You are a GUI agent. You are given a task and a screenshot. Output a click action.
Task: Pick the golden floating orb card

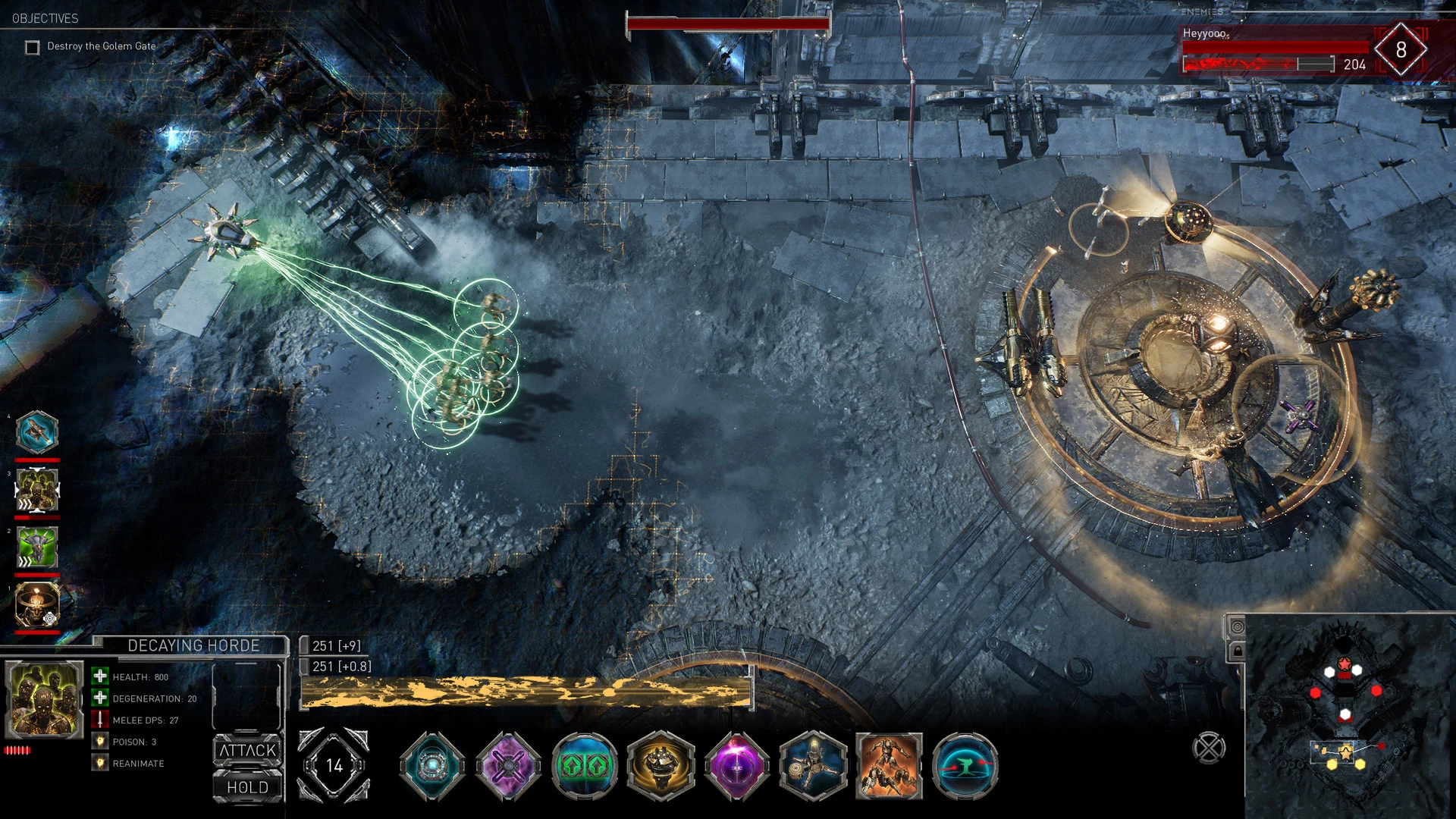coord(661,766)
